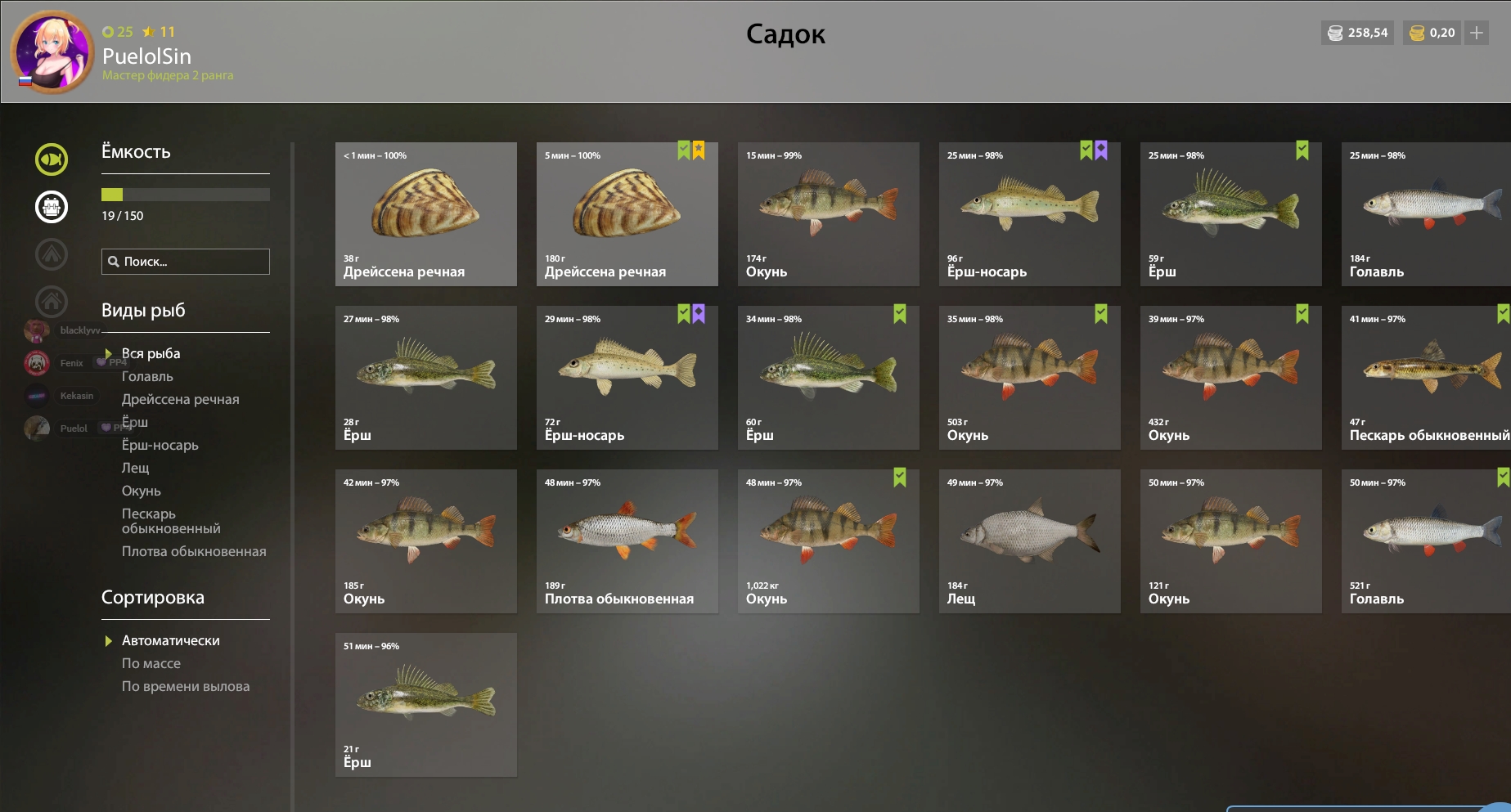Choose Автоматически sorting
This screenshot has height=812, width=1511.
point(170,640)
